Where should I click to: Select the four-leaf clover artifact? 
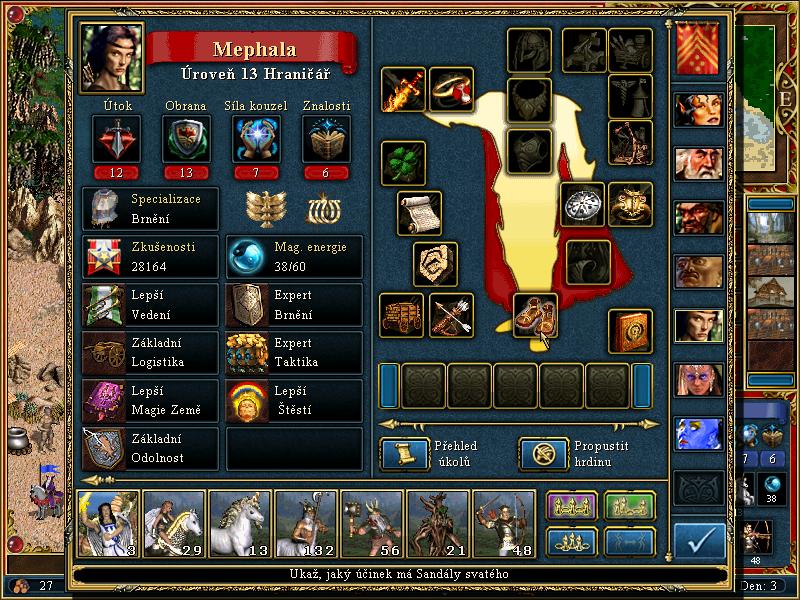point(403,163)
